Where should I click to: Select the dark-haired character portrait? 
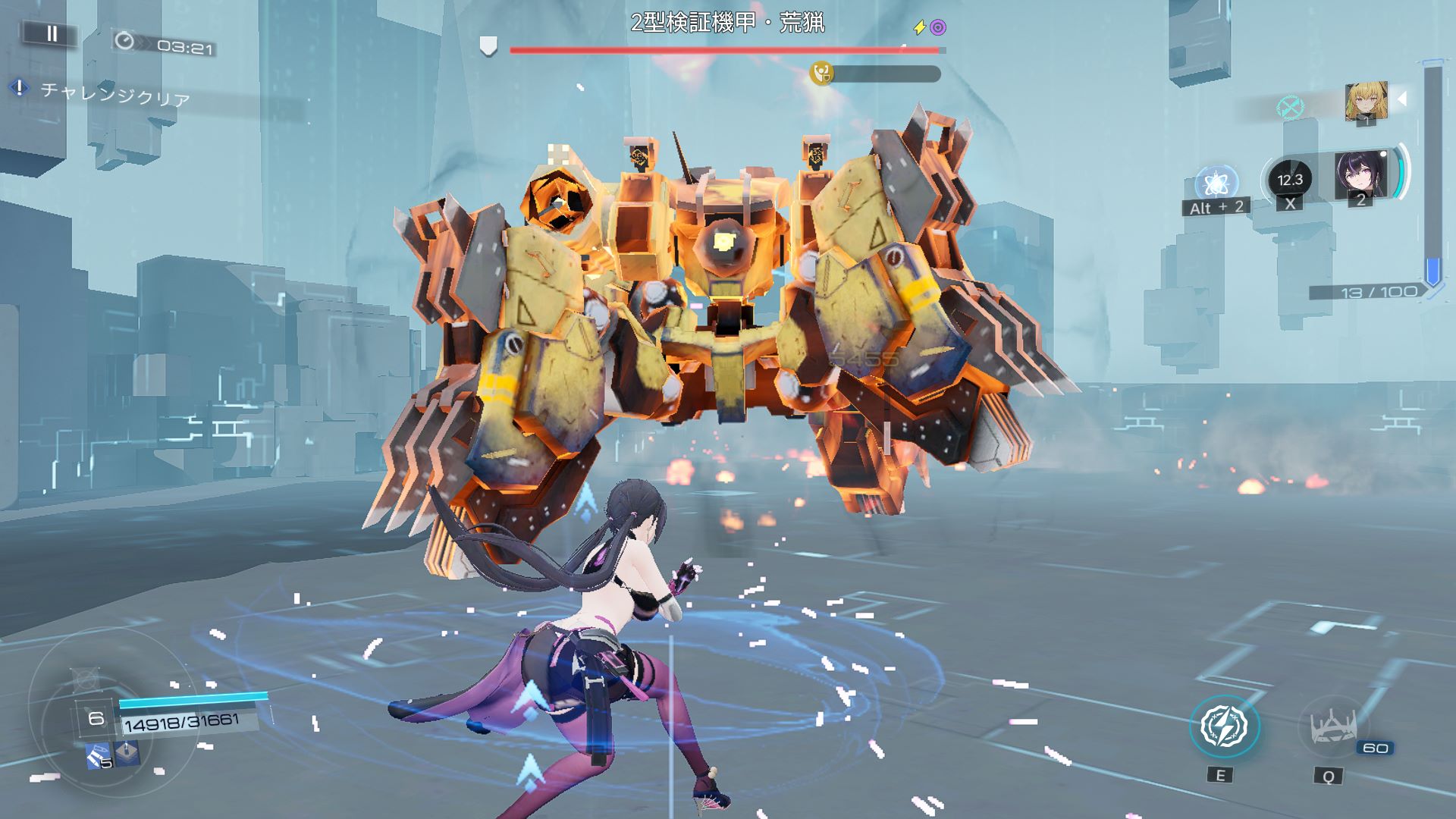click(1360, 176)
